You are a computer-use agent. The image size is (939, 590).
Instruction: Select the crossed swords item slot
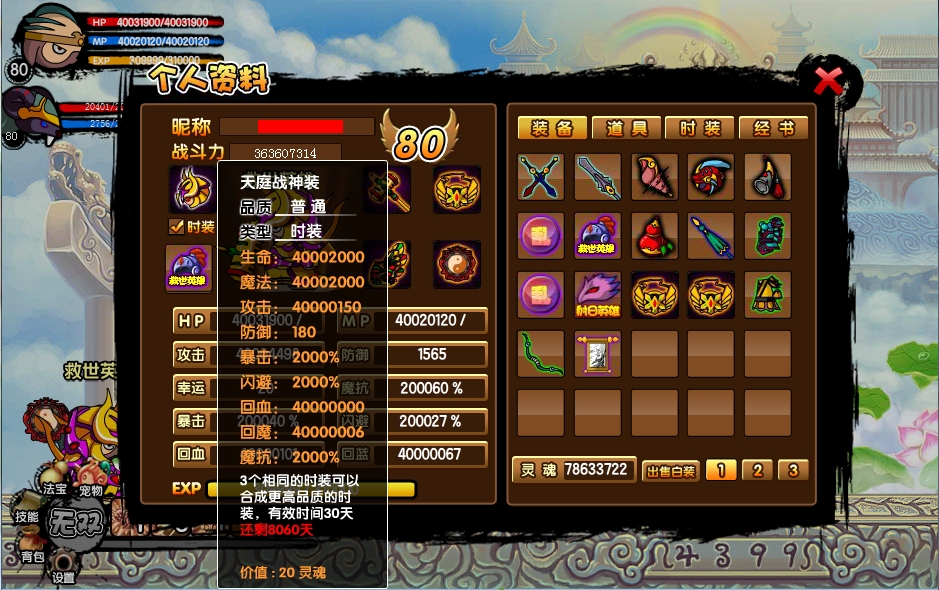tap(541, 177)
